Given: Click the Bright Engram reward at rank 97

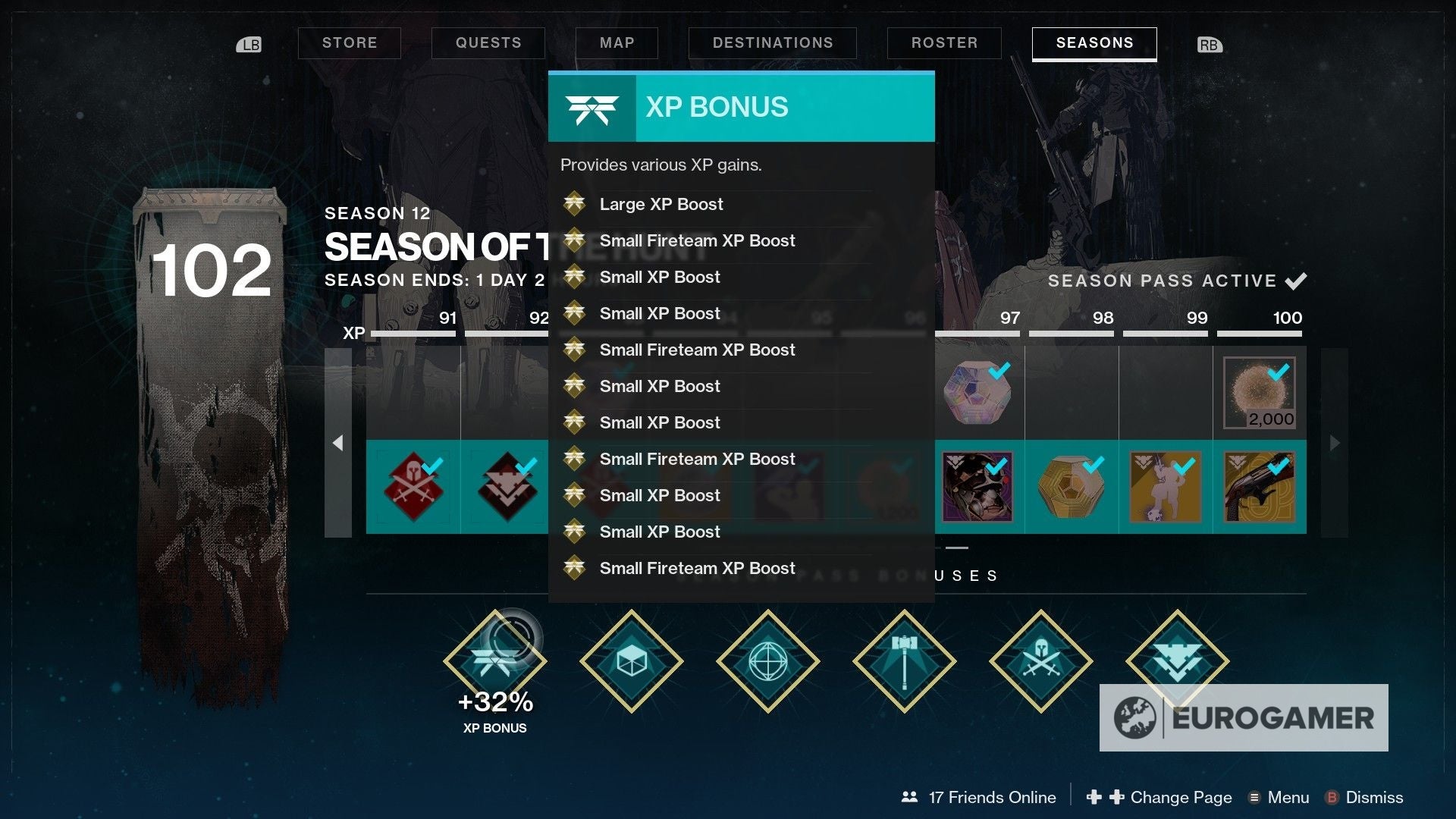Looking at the screenshot, I should (x=980, y=392).
